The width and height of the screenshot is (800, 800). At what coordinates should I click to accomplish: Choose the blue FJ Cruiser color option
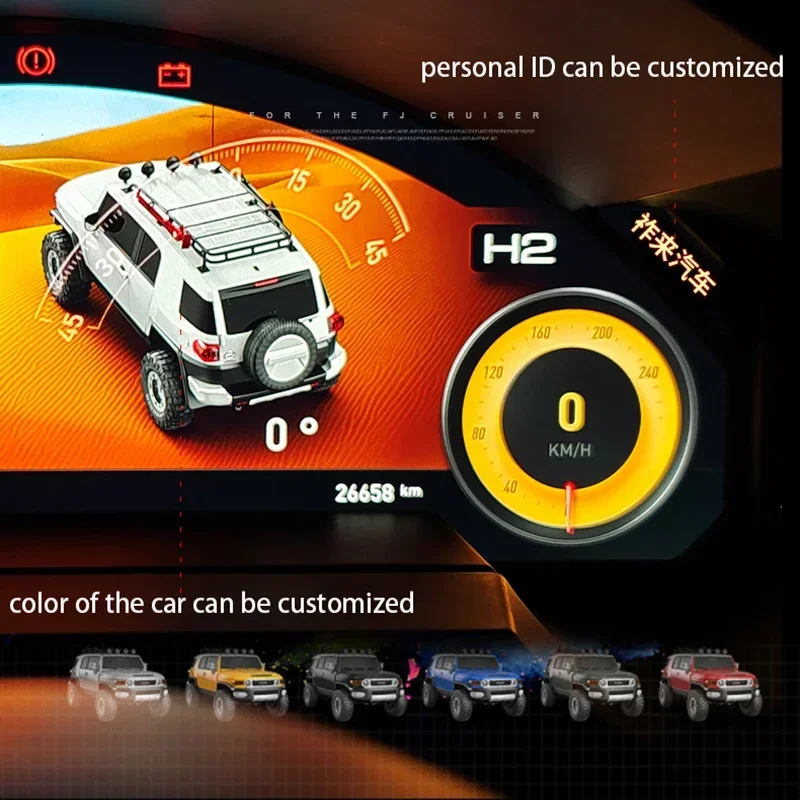[473, 684]
